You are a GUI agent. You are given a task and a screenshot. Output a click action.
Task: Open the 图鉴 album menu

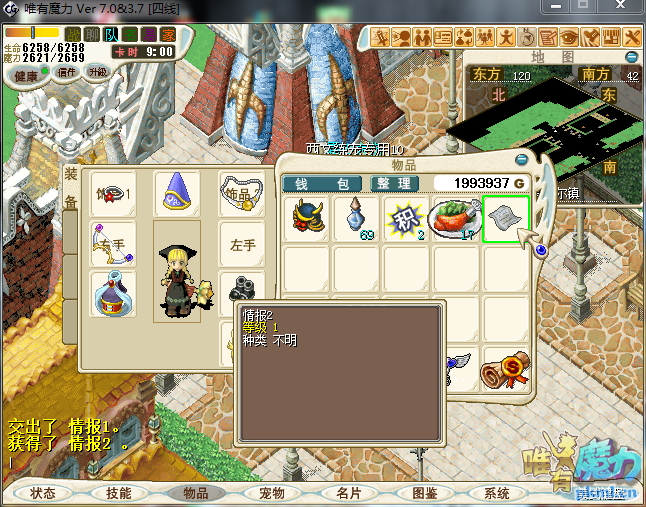(425, 493)
